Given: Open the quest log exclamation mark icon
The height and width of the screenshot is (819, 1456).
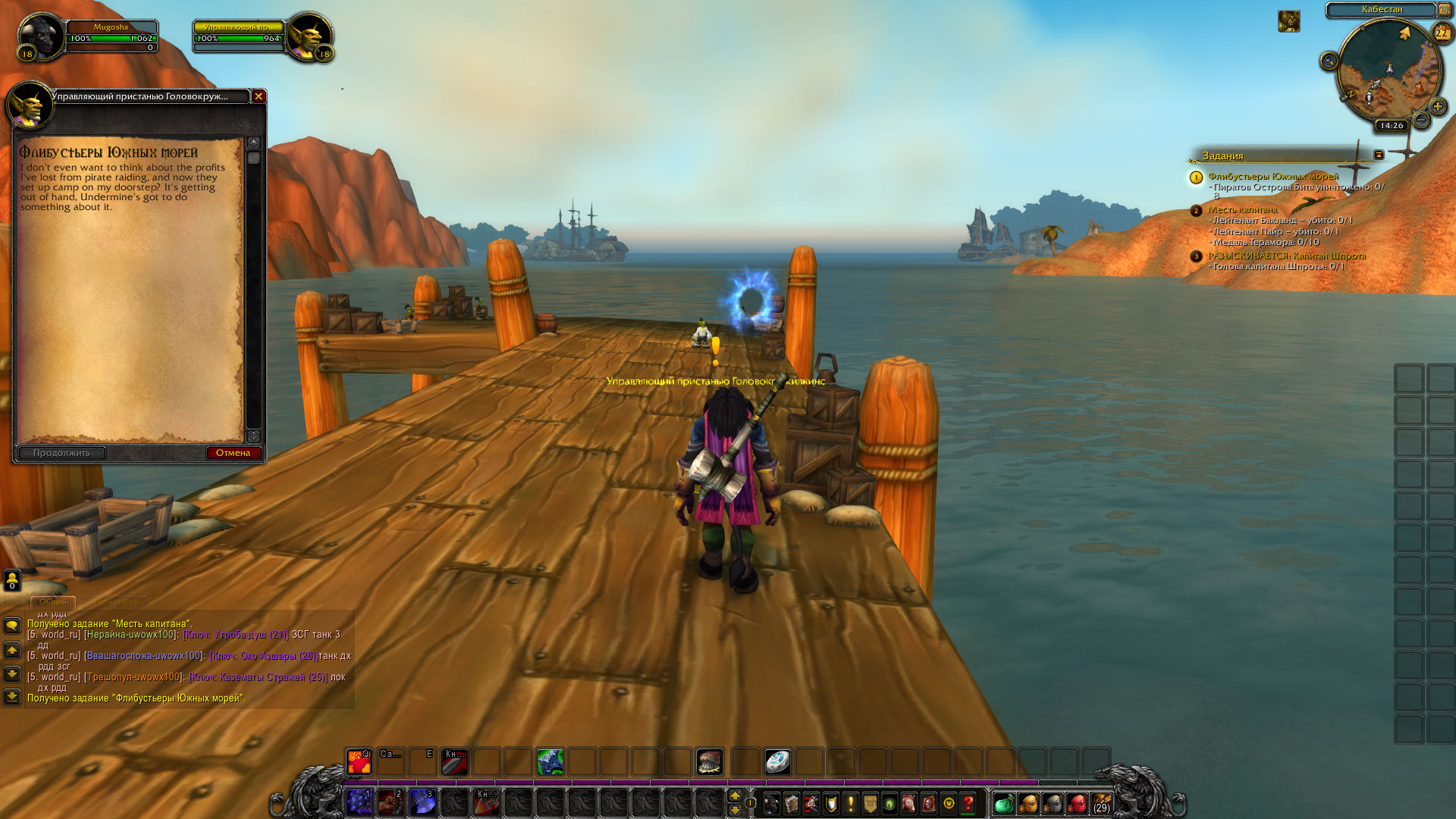Looking at the screenshot, I should click(850, 802).
